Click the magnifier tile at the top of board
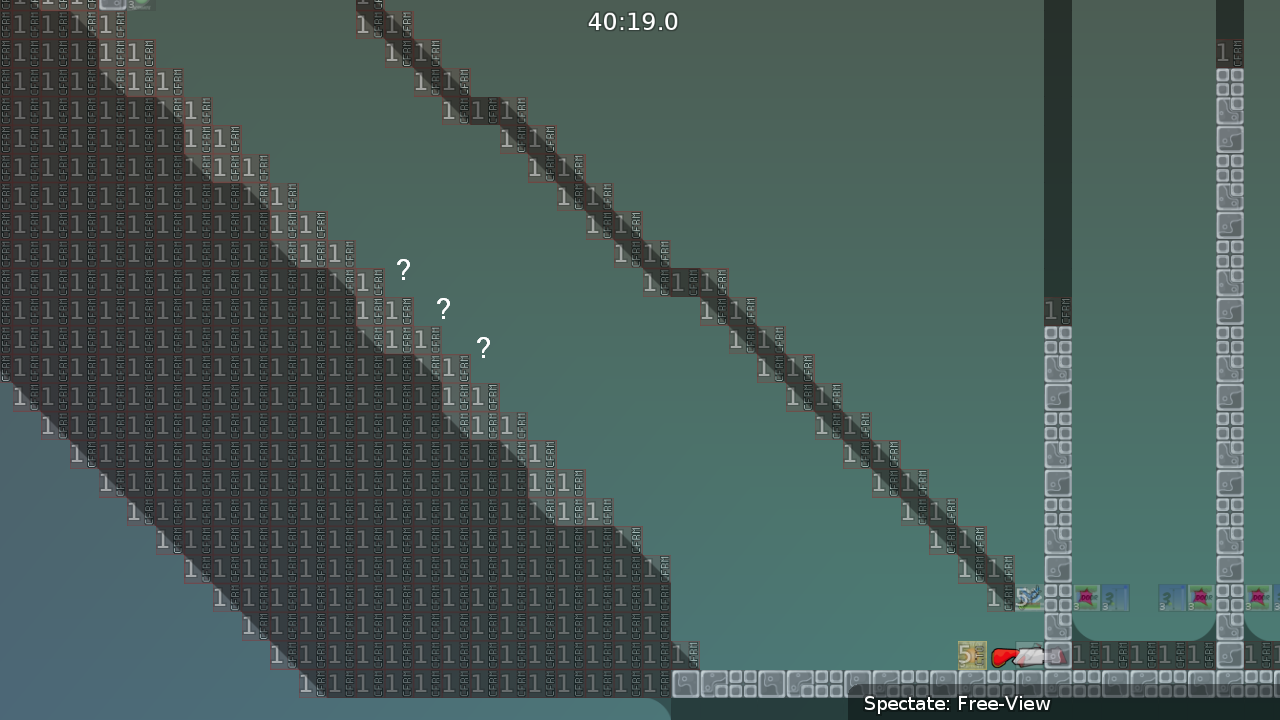The image size is (1280, 720). [x=112, y=6]
